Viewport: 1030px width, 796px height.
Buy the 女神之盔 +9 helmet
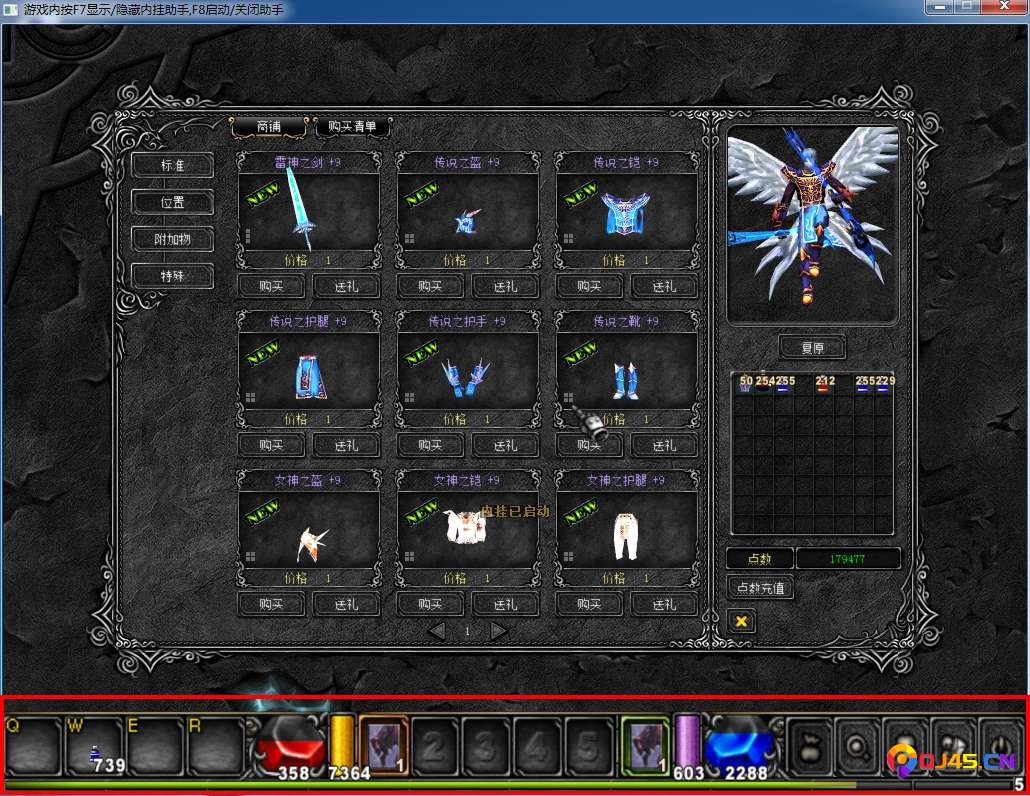pyautogui.click(x=271, y=604)
